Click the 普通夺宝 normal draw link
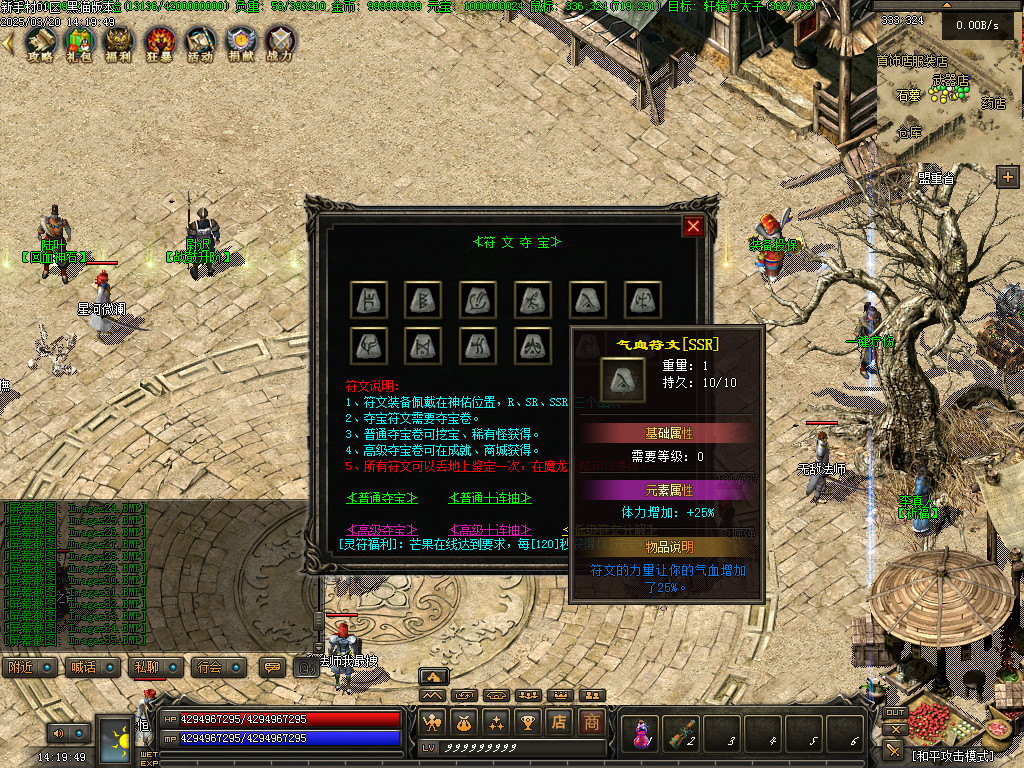This screenshot has width=1024, height=768. coord(382,497)
